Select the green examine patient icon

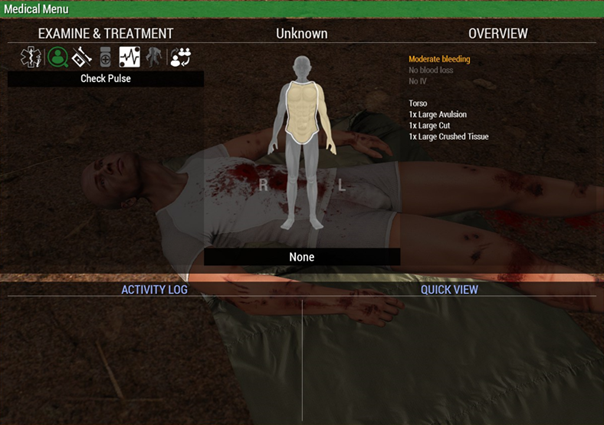point(56,58)
